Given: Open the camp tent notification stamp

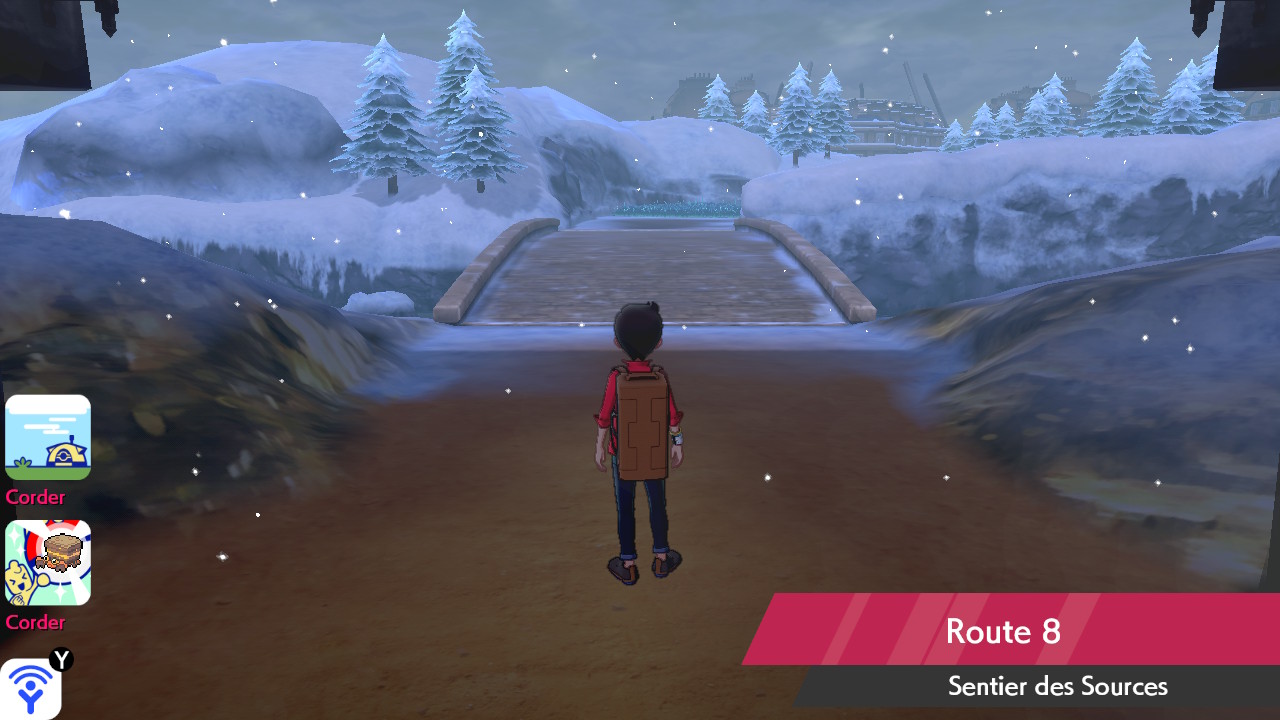Looking at the screenshot, I should click(48, 437).
